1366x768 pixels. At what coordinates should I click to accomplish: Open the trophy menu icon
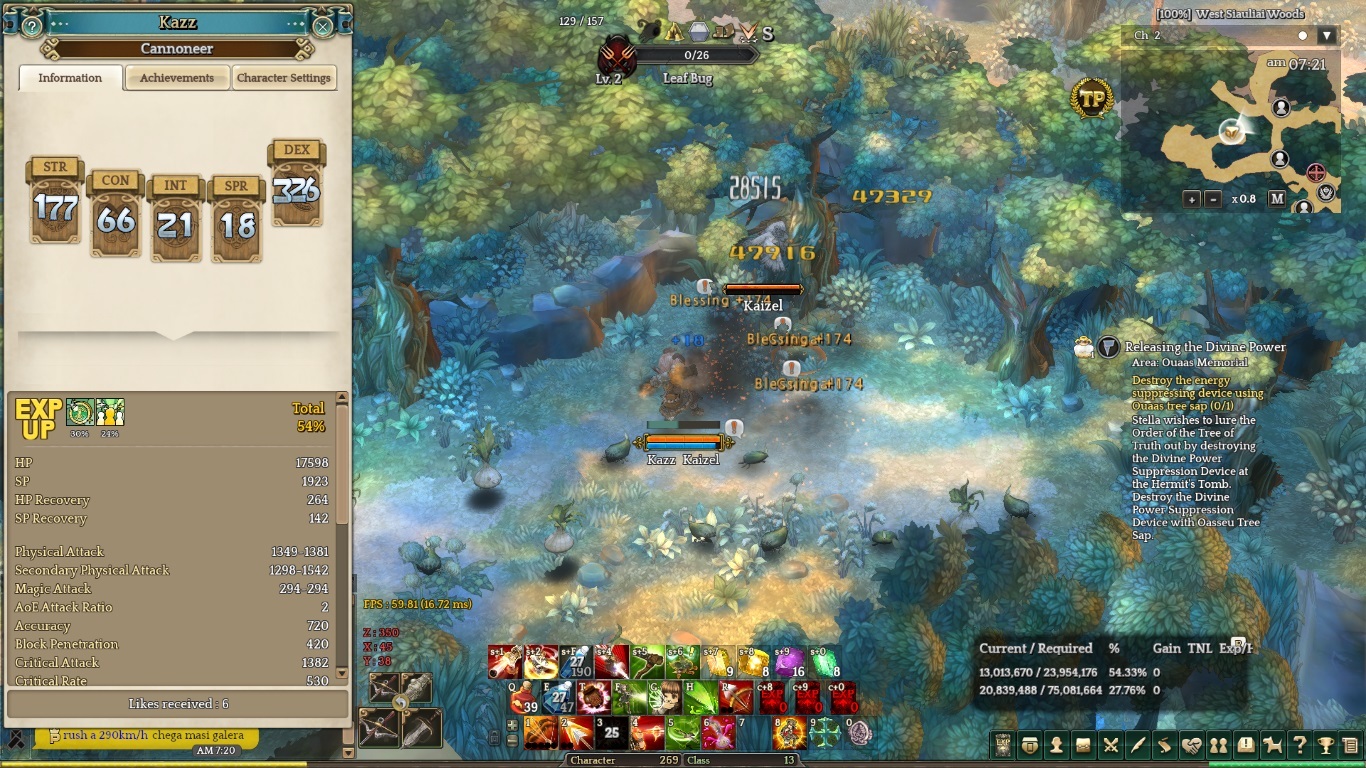coord(1326,745)
